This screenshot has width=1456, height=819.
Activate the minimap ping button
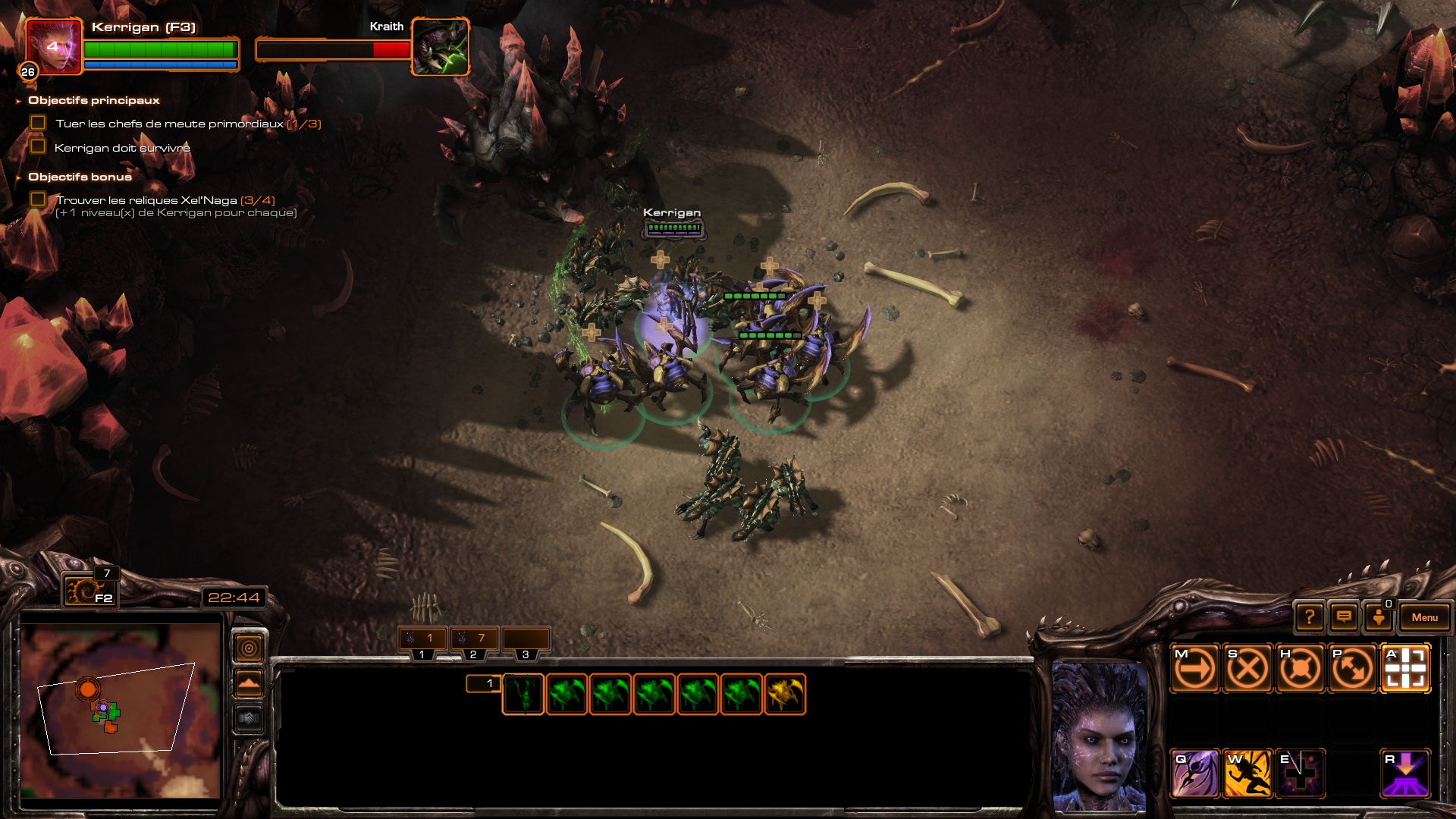pyautogui.click(x=249, y=648)
